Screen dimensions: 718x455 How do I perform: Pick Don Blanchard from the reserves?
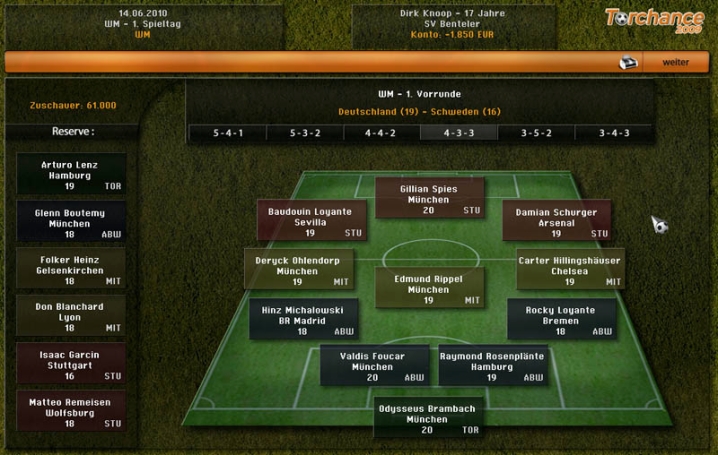pyautogui.click(x=71, y=315)
